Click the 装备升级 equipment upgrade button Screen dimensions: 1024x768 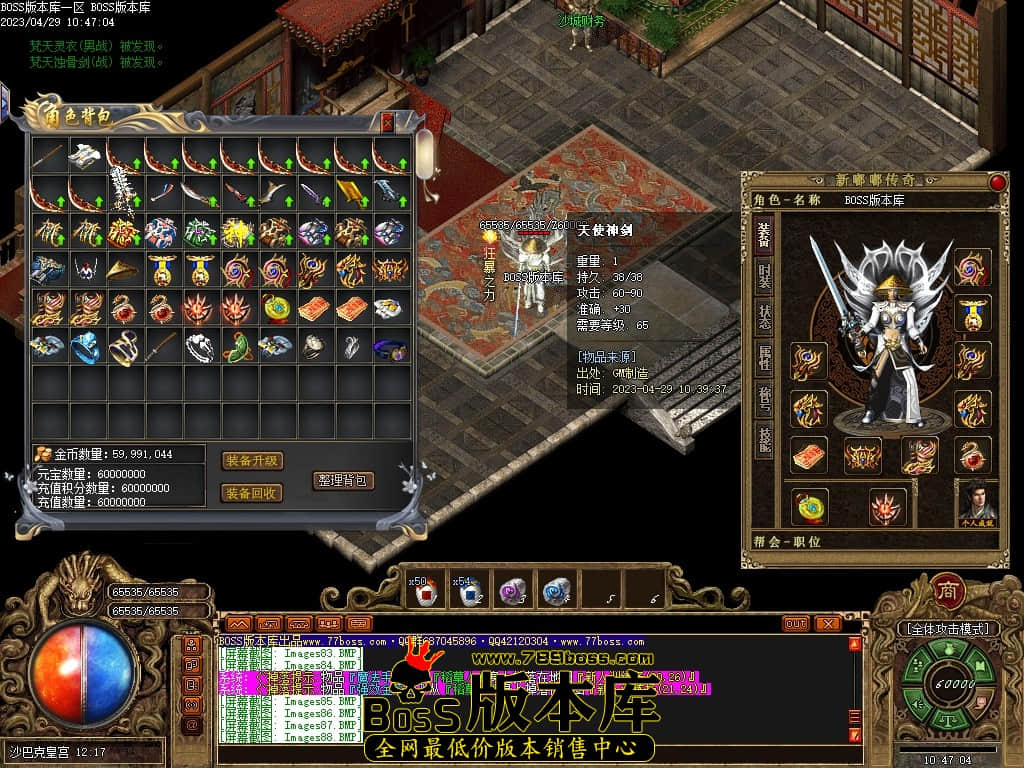click(x=252, y=461)
